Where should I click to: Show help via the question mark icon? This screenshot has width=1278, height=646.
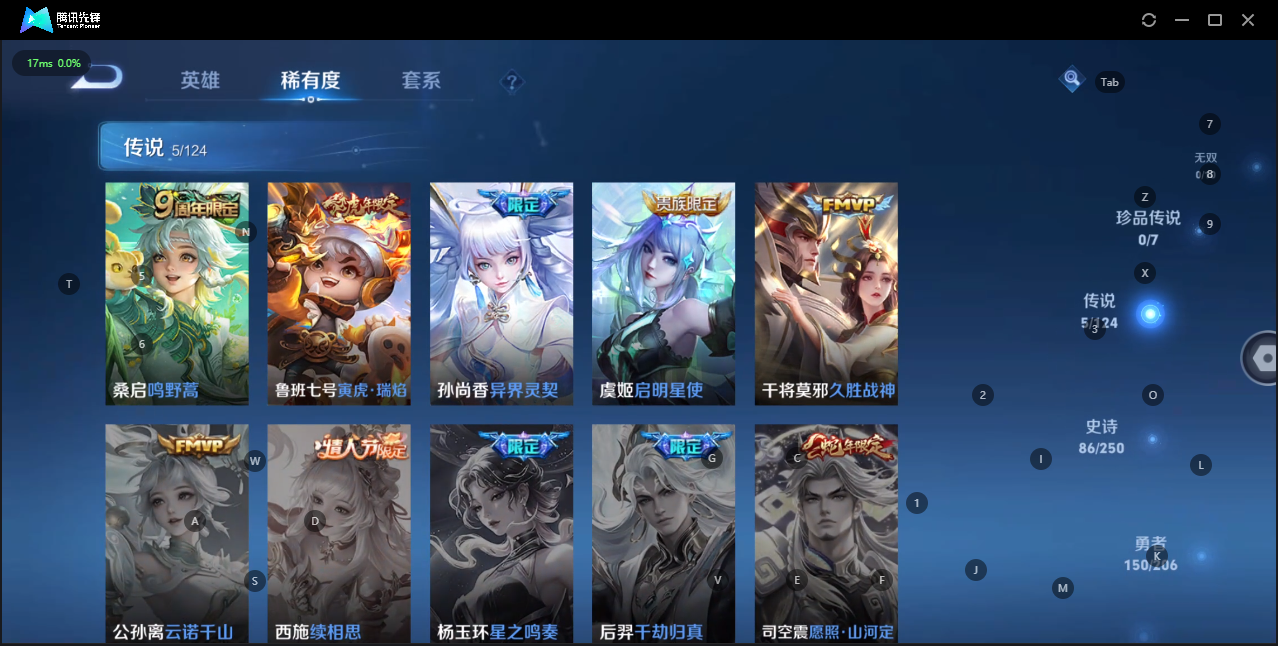pos(512,82)
